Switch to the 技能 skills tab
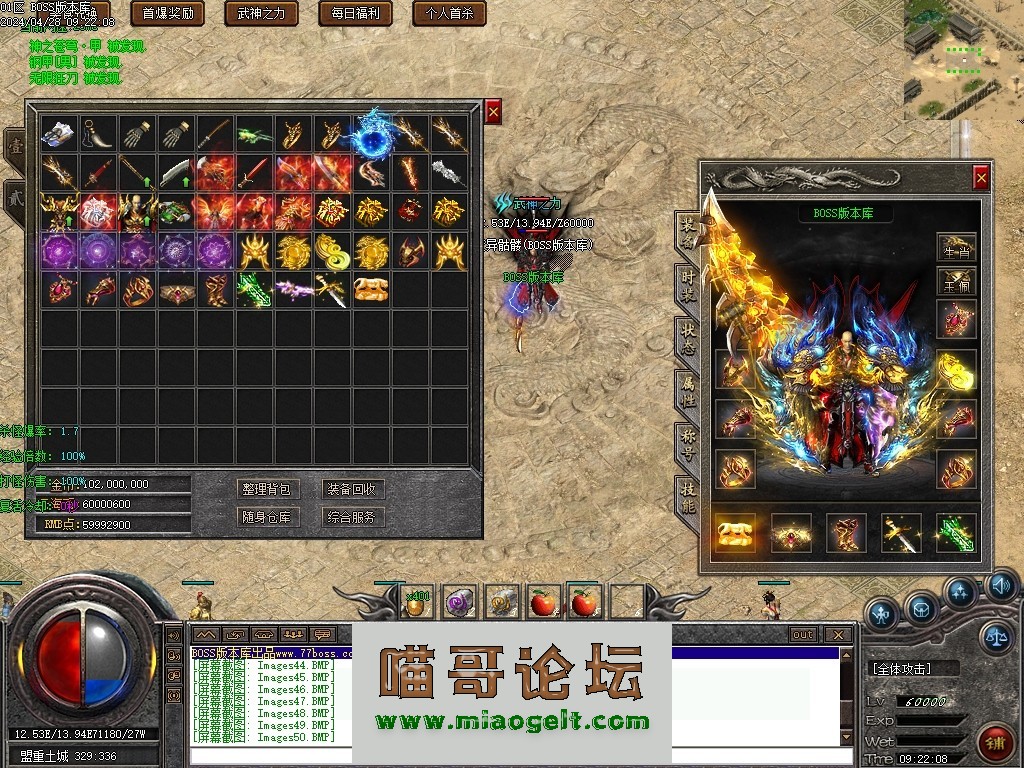This screenshot has height=768, width=1024. pyautogui.click(x=687, y=495)
